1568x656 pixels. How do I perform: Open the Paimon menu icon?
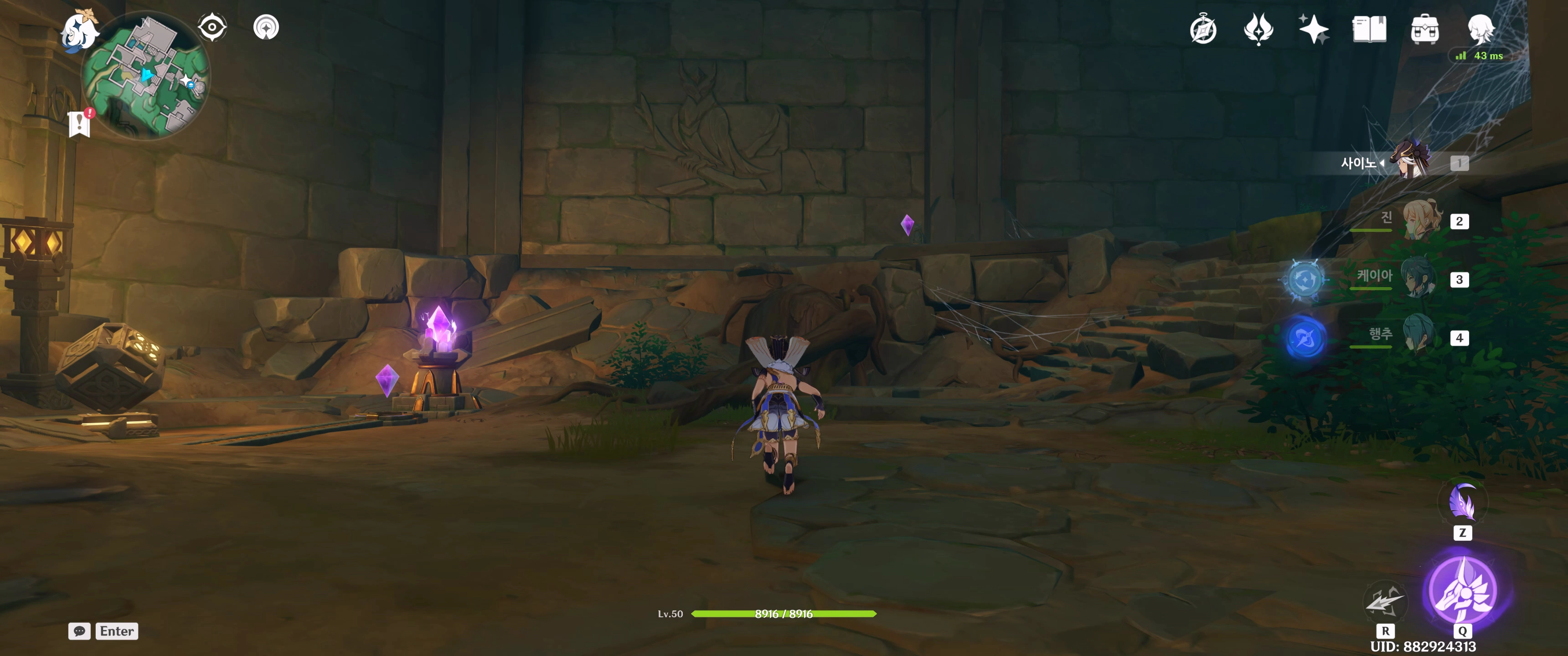pyautogui.click(x=79, y=31)
